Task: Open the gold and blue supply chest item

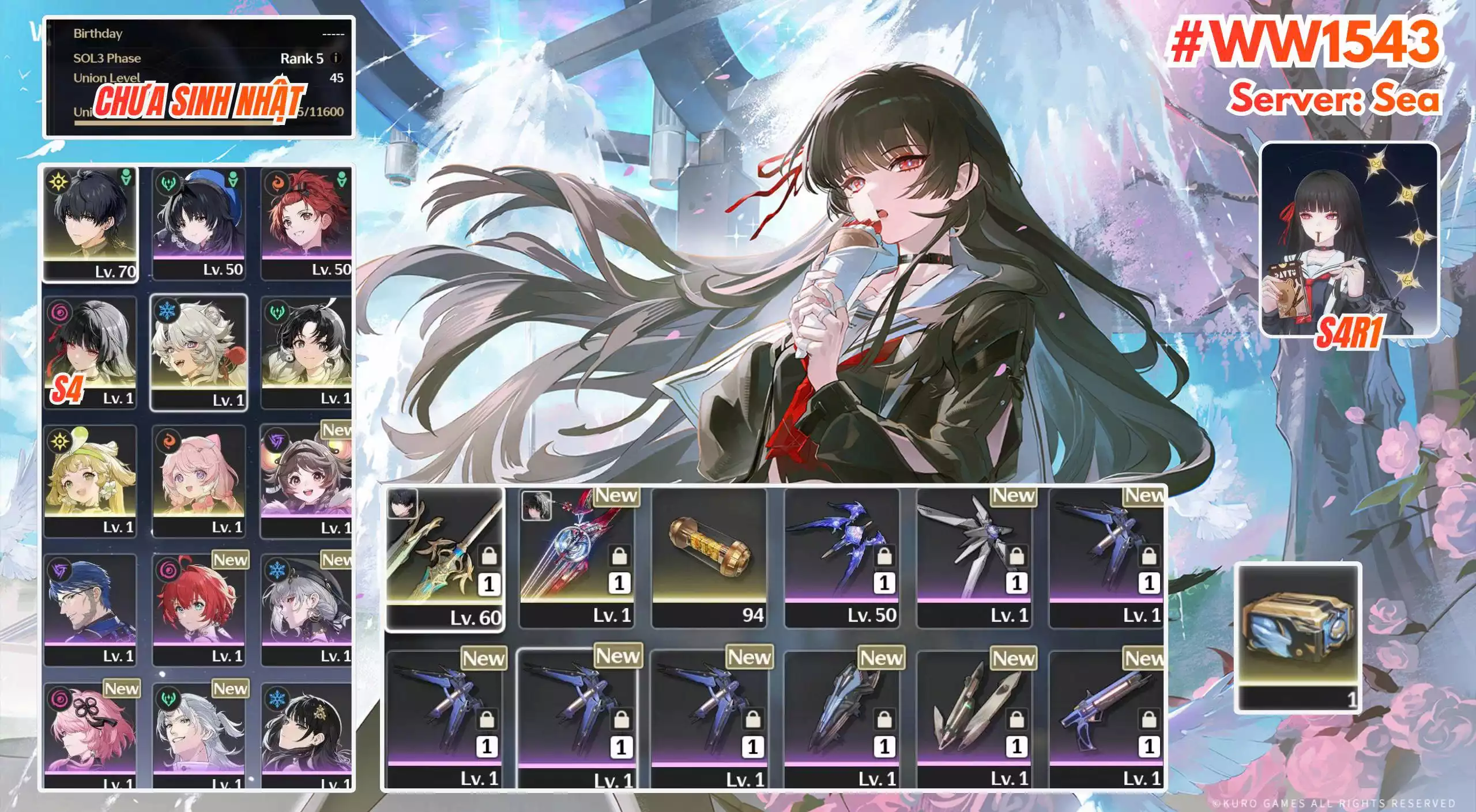Action: [1298, 637]
